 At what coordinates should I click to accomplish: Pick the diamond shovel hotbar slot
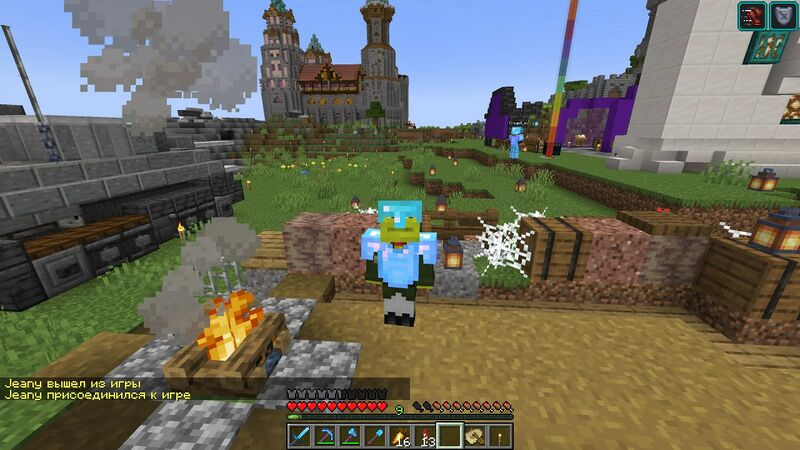click(376, 436)
